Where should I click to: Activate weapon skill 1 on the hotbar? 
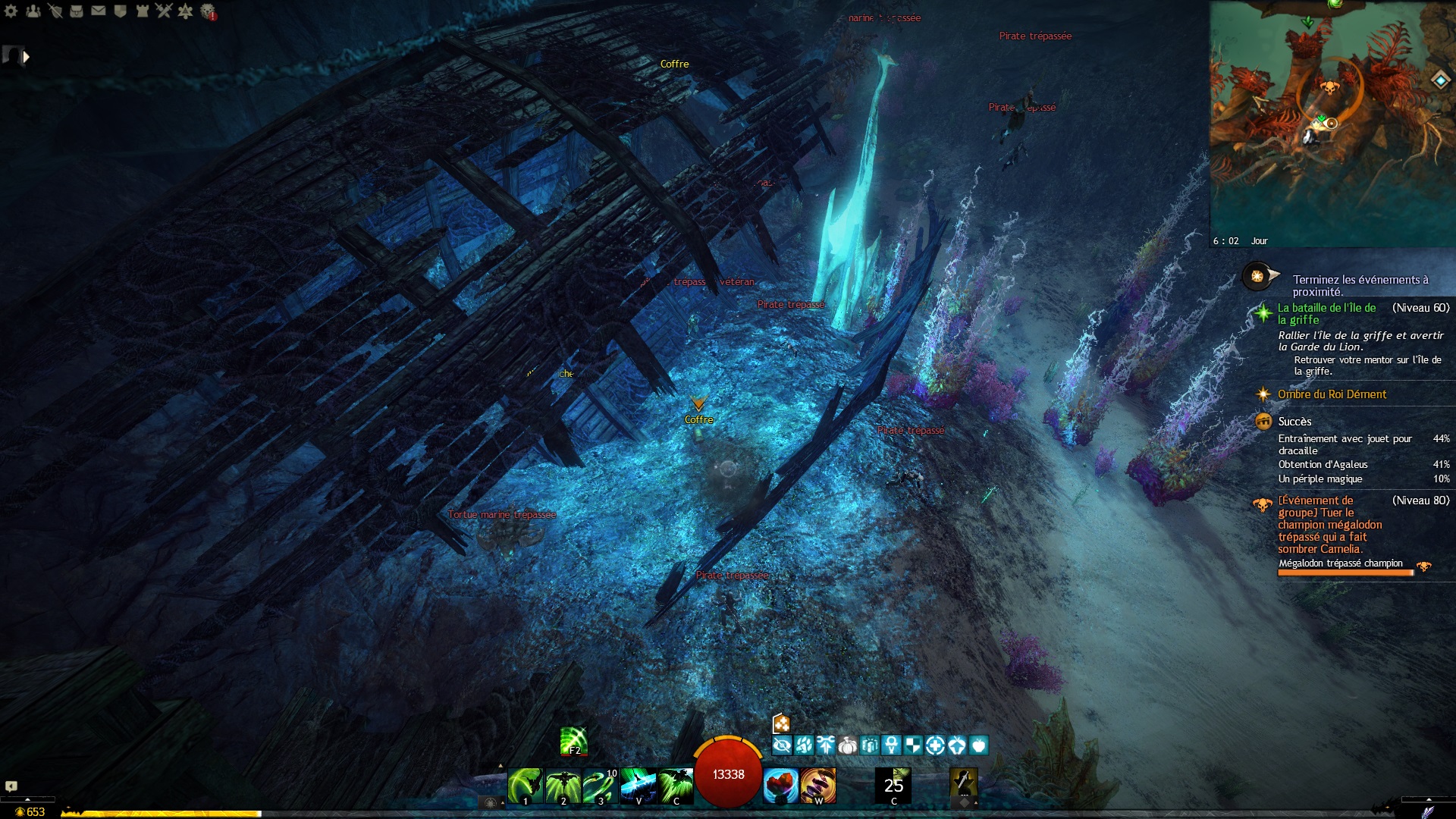pyautogui.click(x=525, y=785)
